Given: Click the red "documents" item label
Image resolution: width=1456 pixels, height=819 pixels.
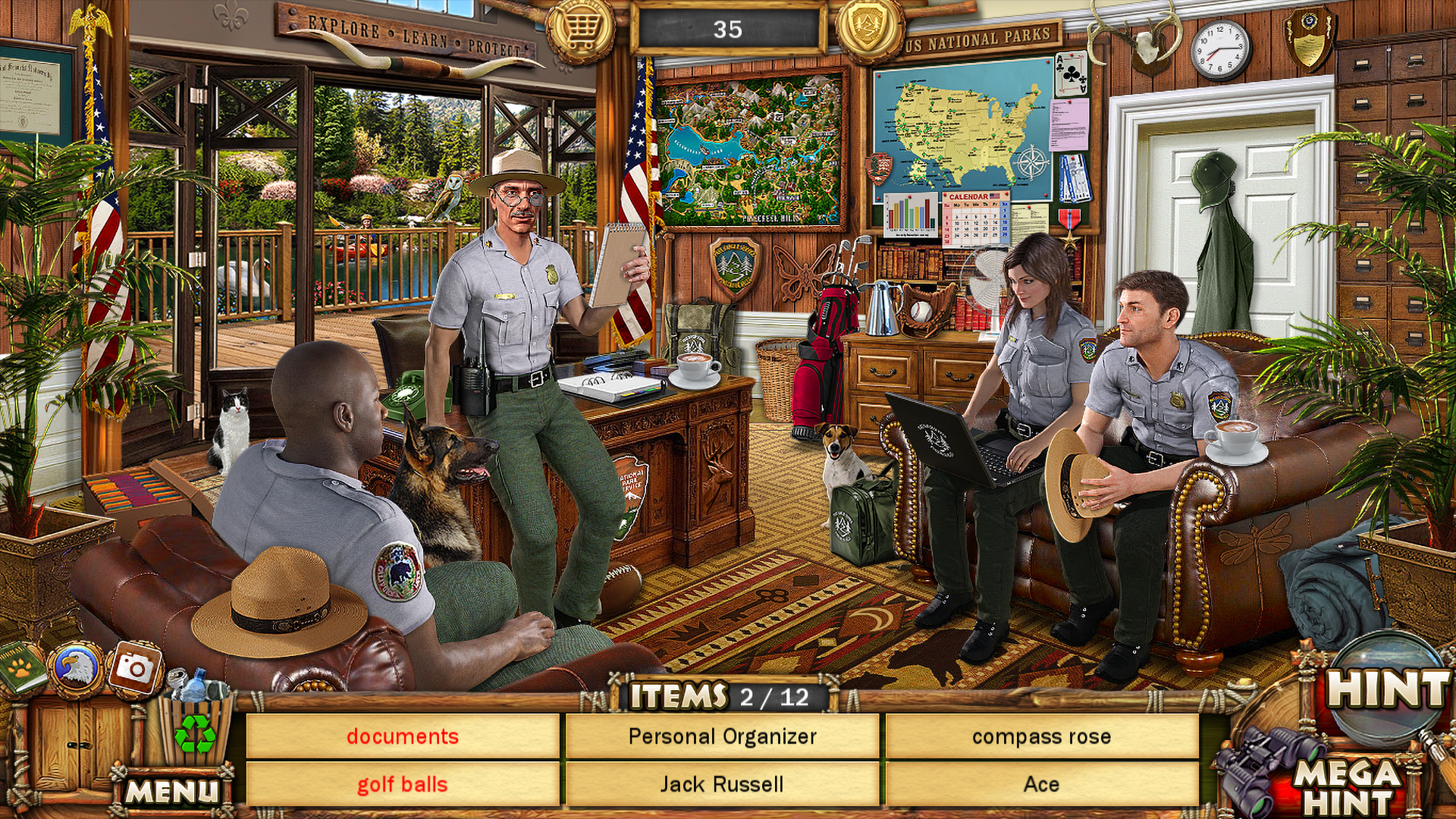Looking at the screenshot, I should [x=402, y=735].
